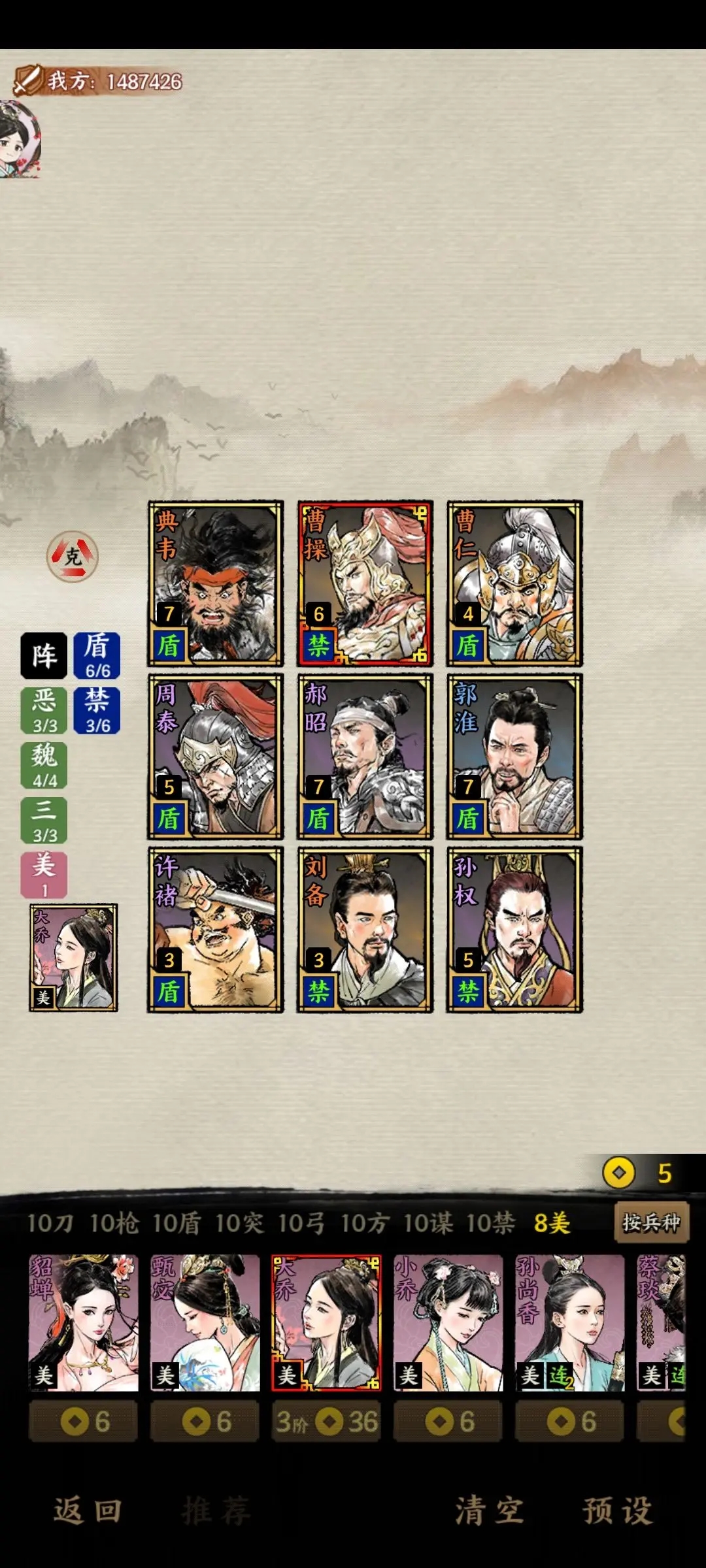The width and height of the screenshot is (706, 1568).
Task: Toggle the 按兵种 sort button
Action: (651, 1222)
